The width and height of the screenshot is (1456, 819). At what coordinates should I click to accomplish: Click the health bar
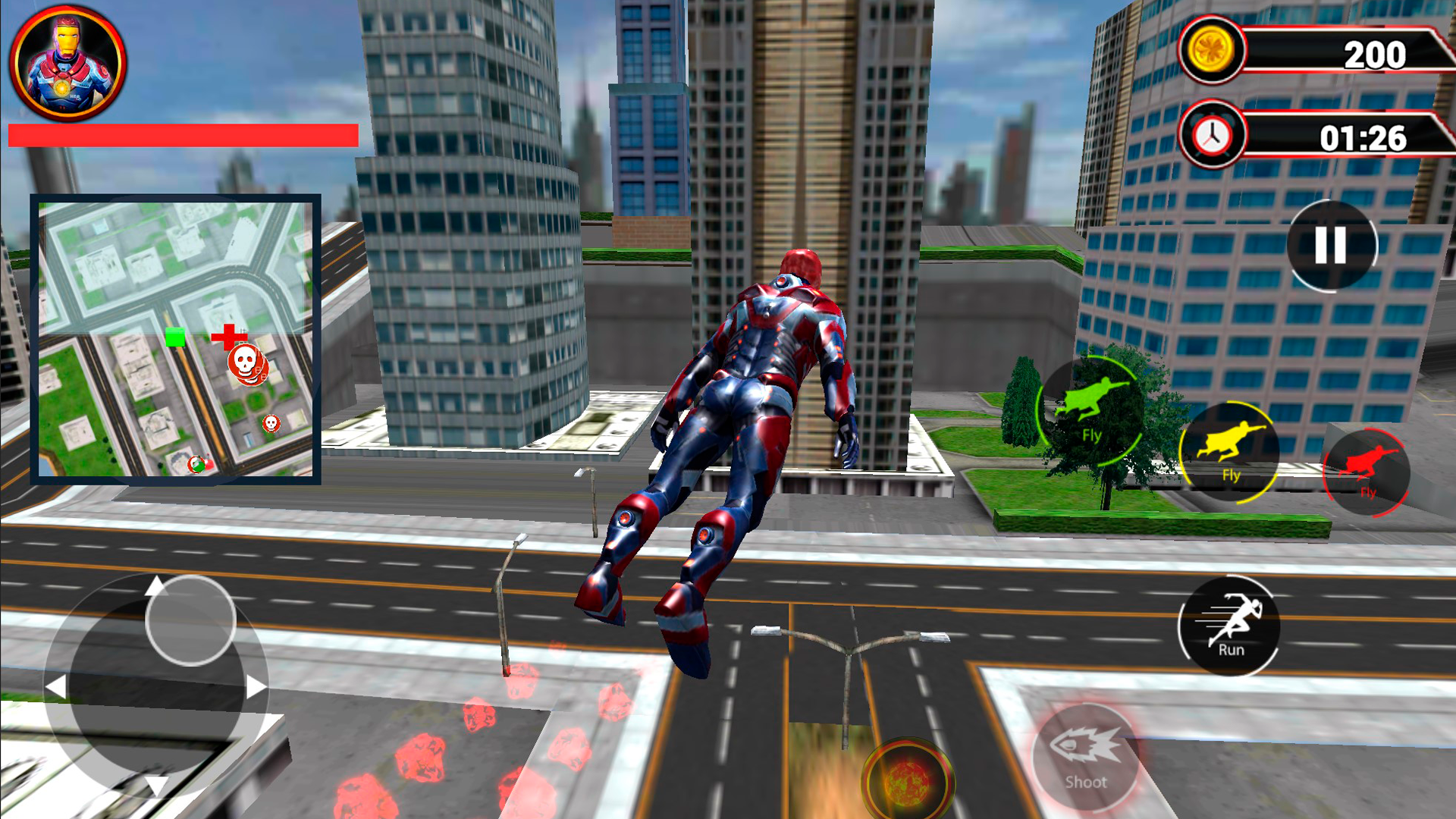click(182, 136)
